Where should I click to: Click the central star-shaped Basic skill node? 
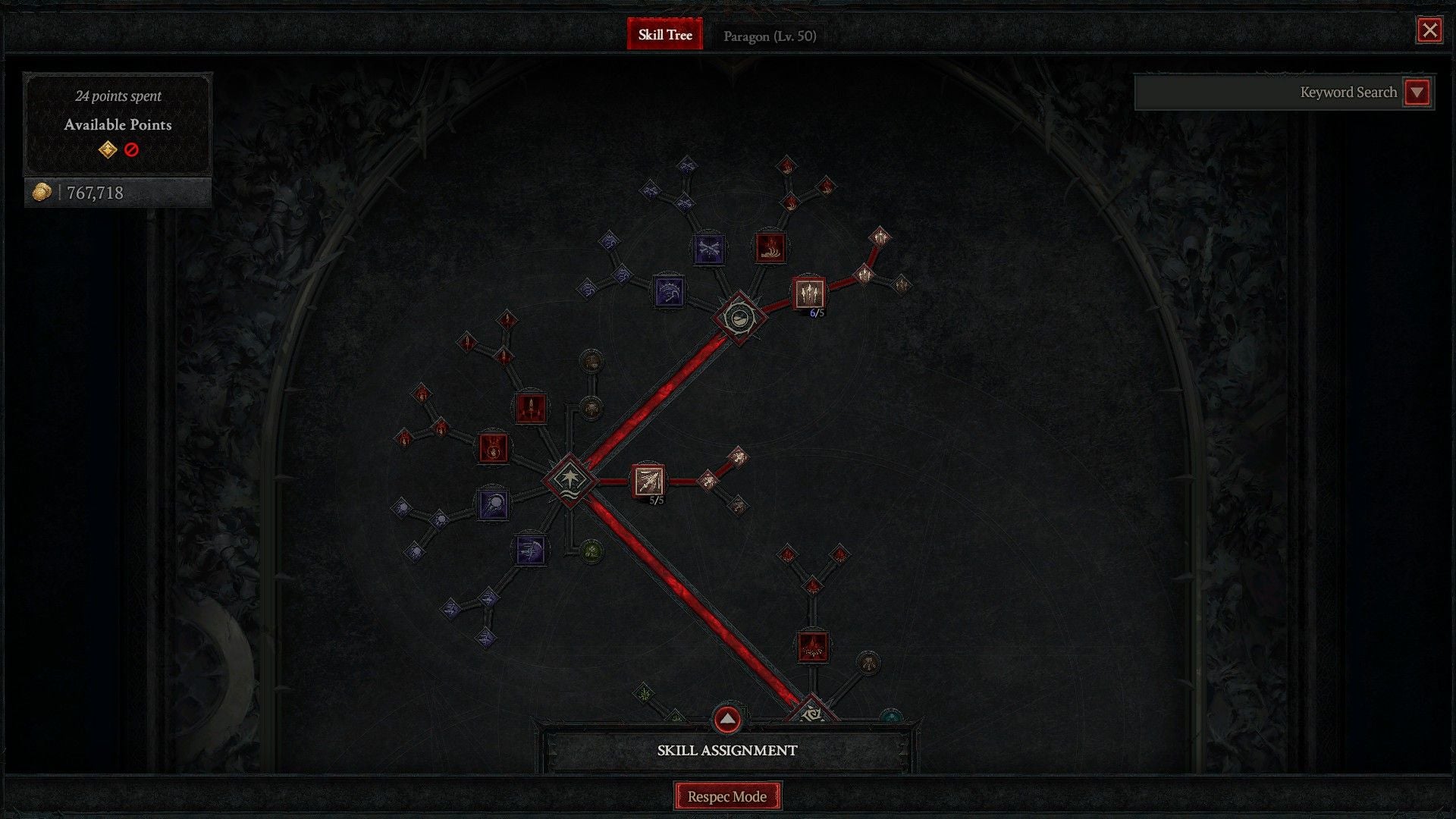coord(570,482)
